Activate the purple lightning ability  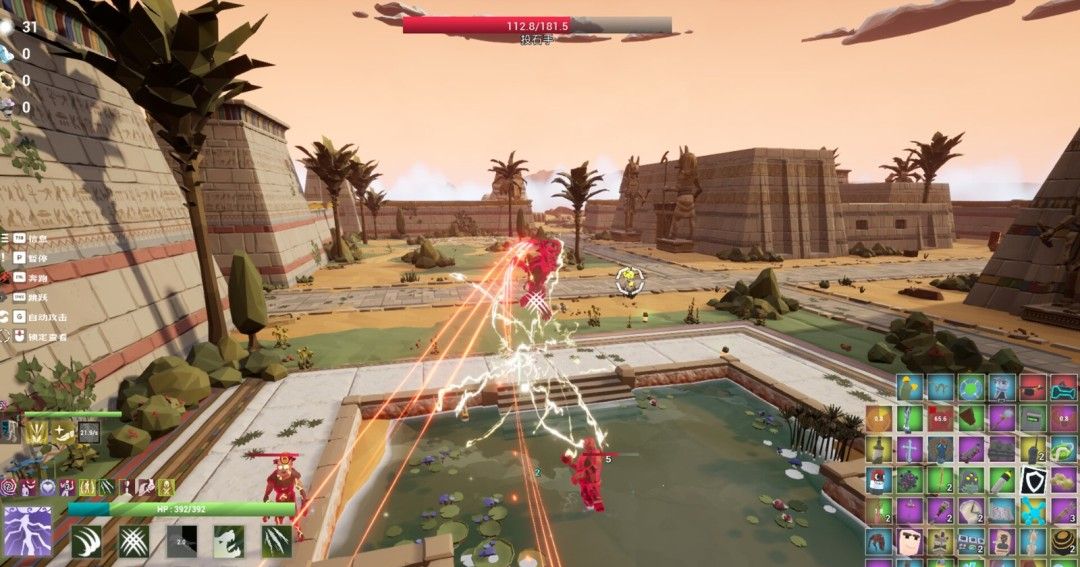point(28,531)
